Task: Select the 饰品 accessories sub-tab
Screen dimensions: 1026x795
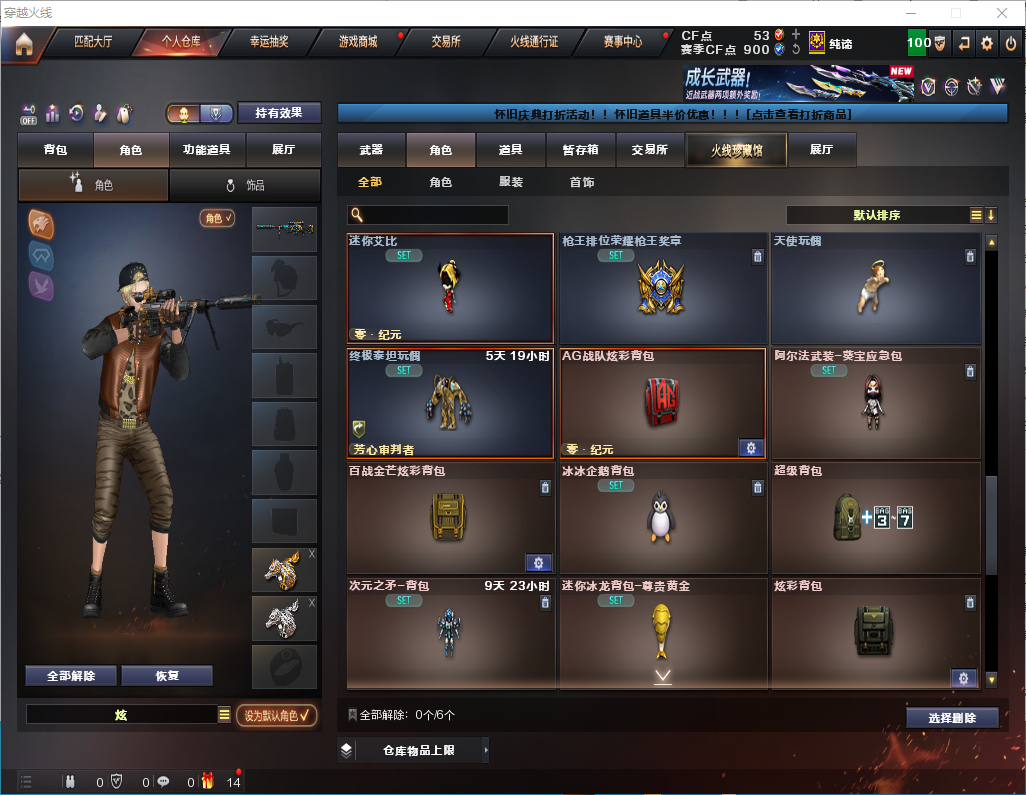Action: pyautogui.click(x=245, y=185)
